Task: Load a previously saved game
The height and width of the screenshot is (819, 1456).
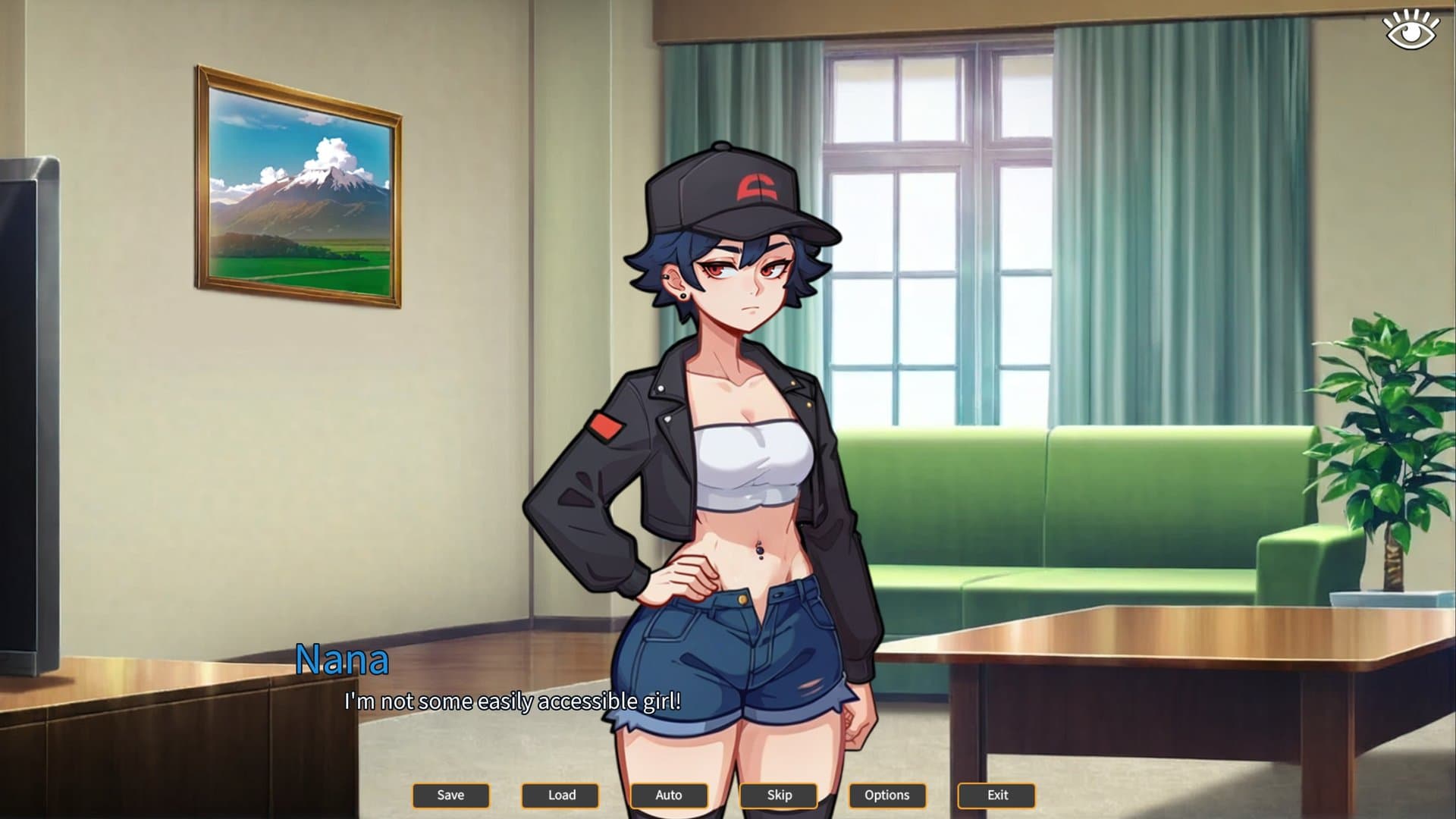Action: 560,795
